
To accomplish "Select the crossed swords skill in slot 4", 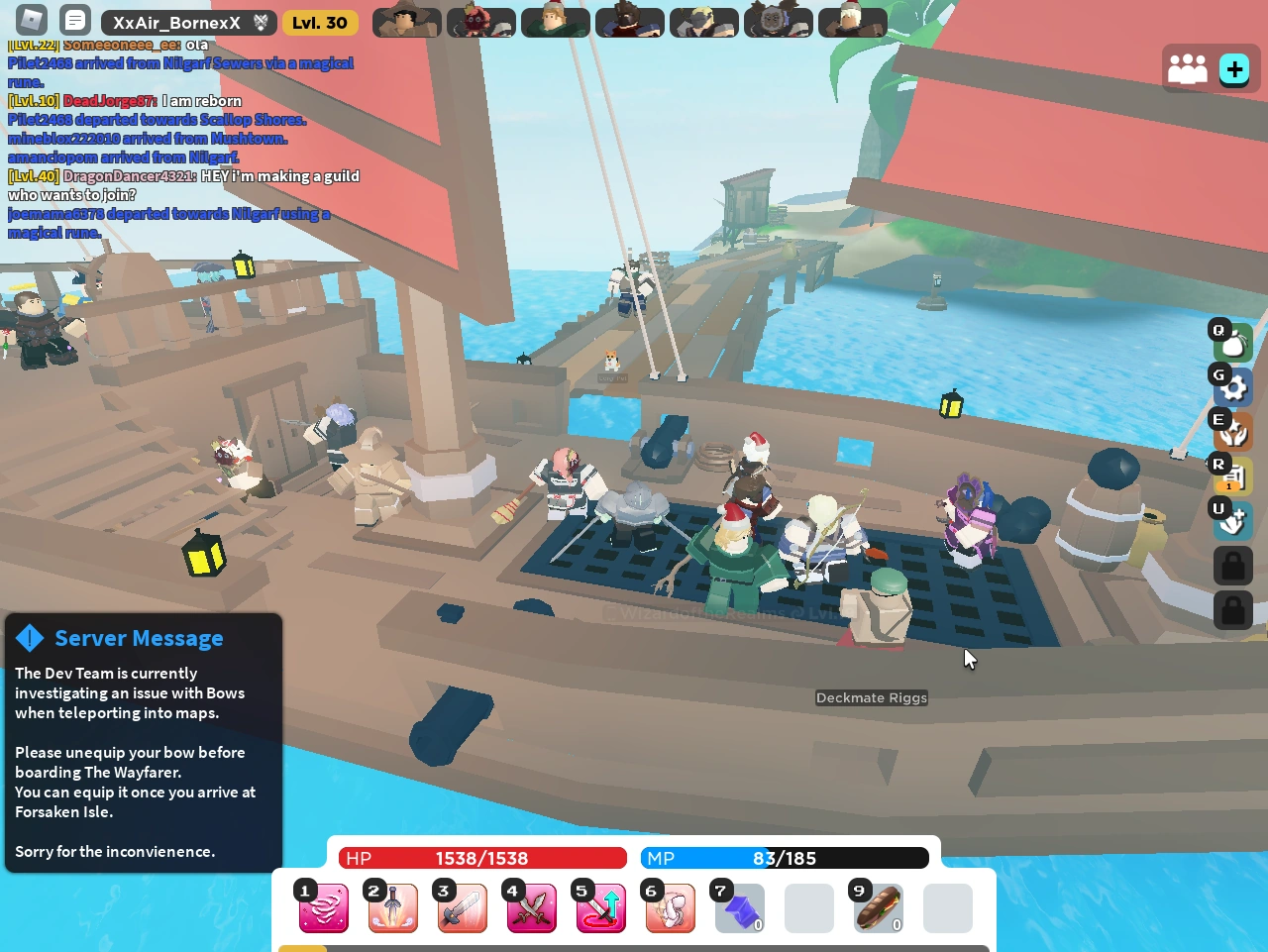I will 531,908.
